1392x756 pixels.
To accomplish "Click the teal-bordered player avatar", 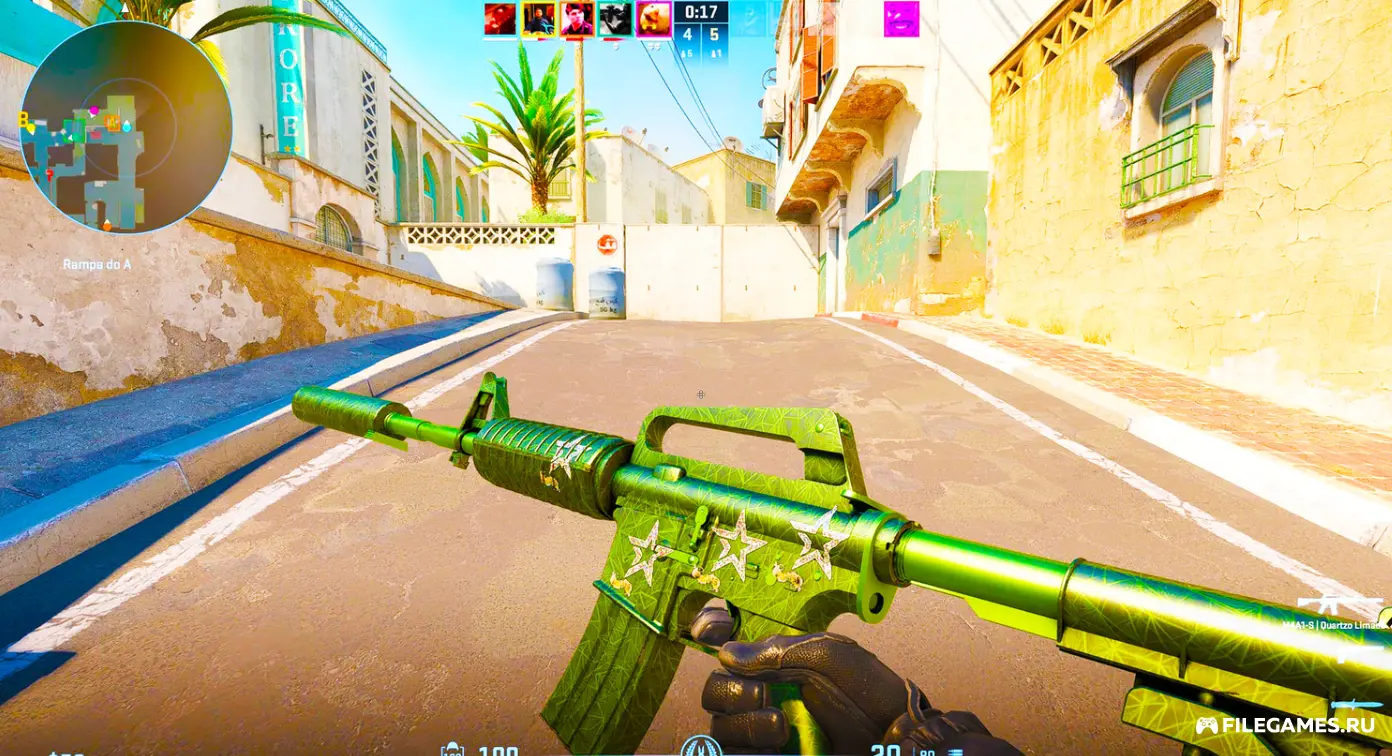I will tap(615, 19).
